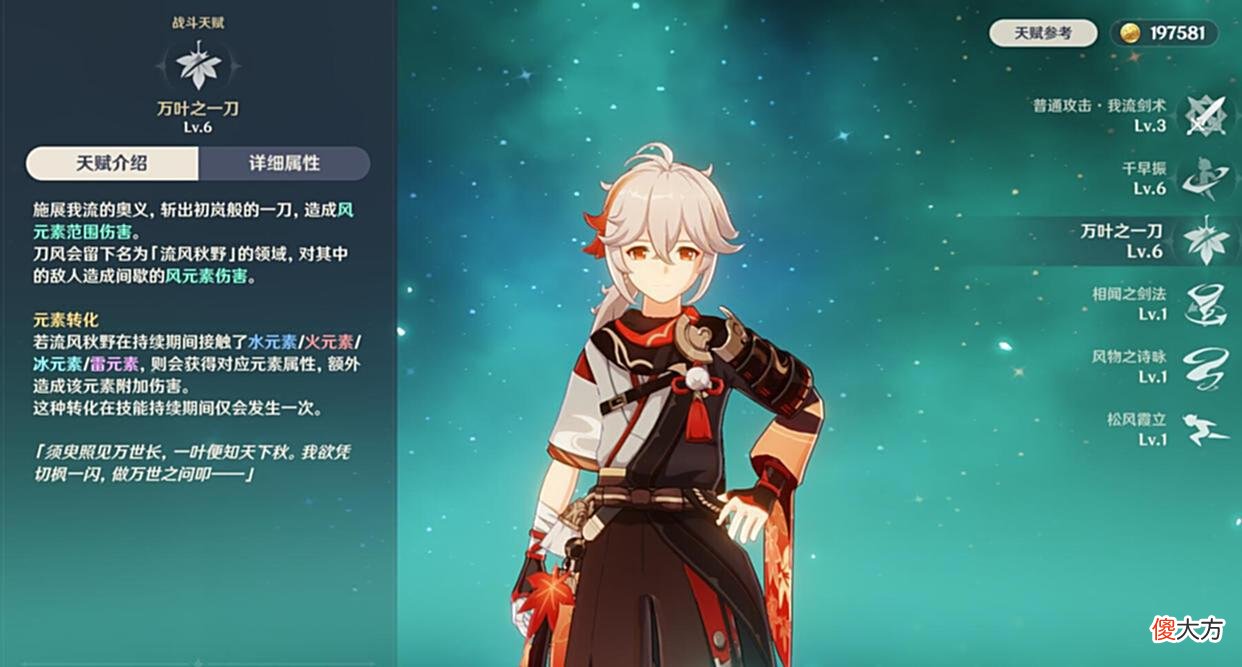
Task: Select the 普通攻击·我流剑术 talent
Action: pos(1204,116)
